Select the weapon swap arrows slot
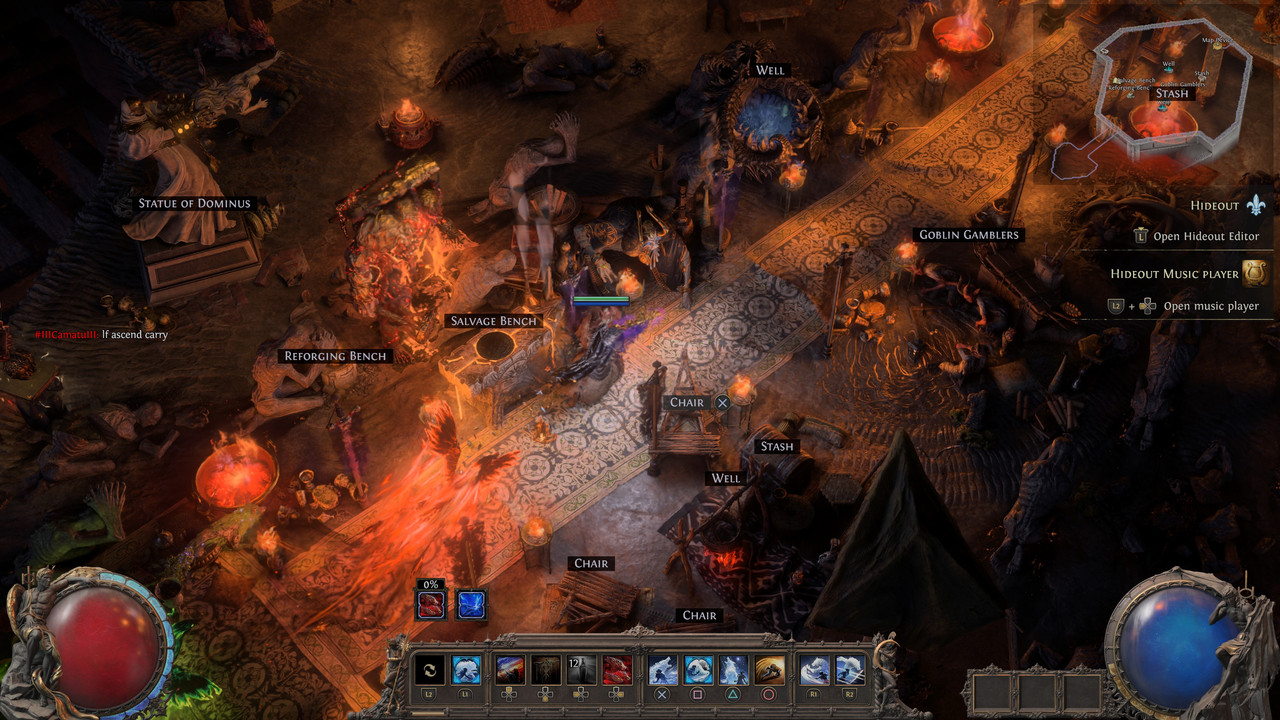The image size is (1280, 720). tap(429, 670)
